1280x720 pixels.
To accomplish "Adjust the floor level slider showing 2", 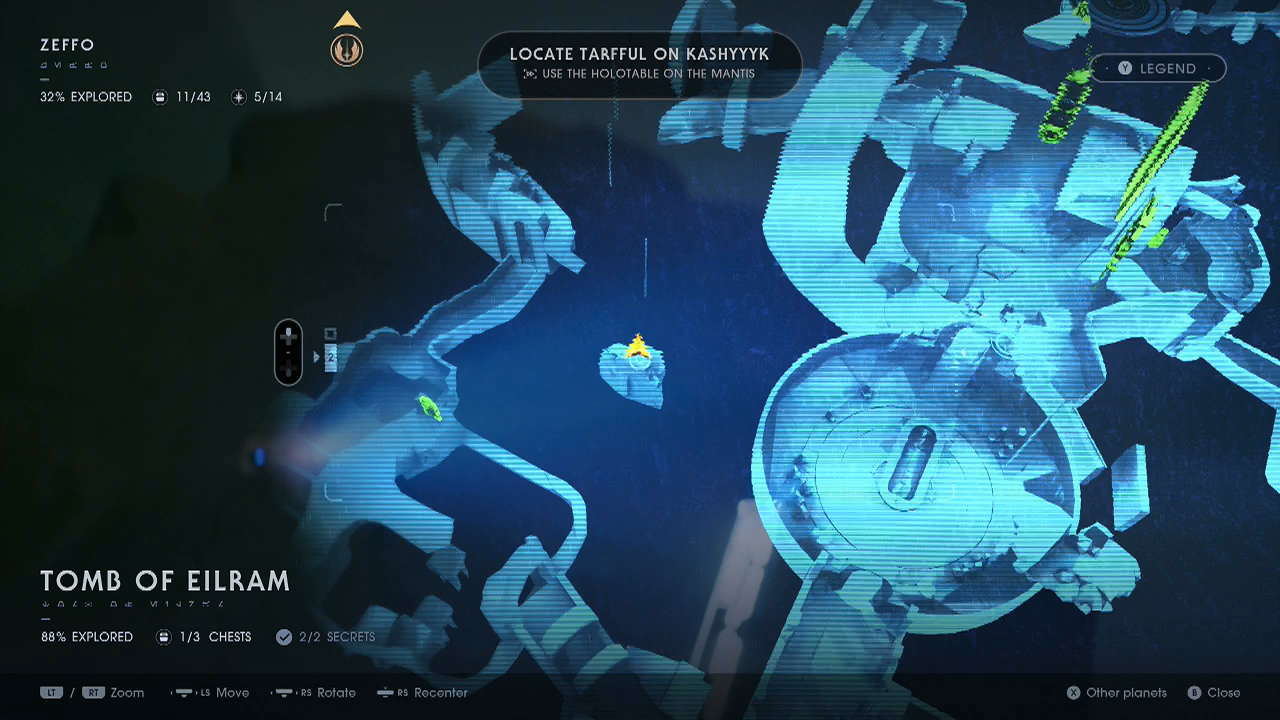I will pos(331,358).
